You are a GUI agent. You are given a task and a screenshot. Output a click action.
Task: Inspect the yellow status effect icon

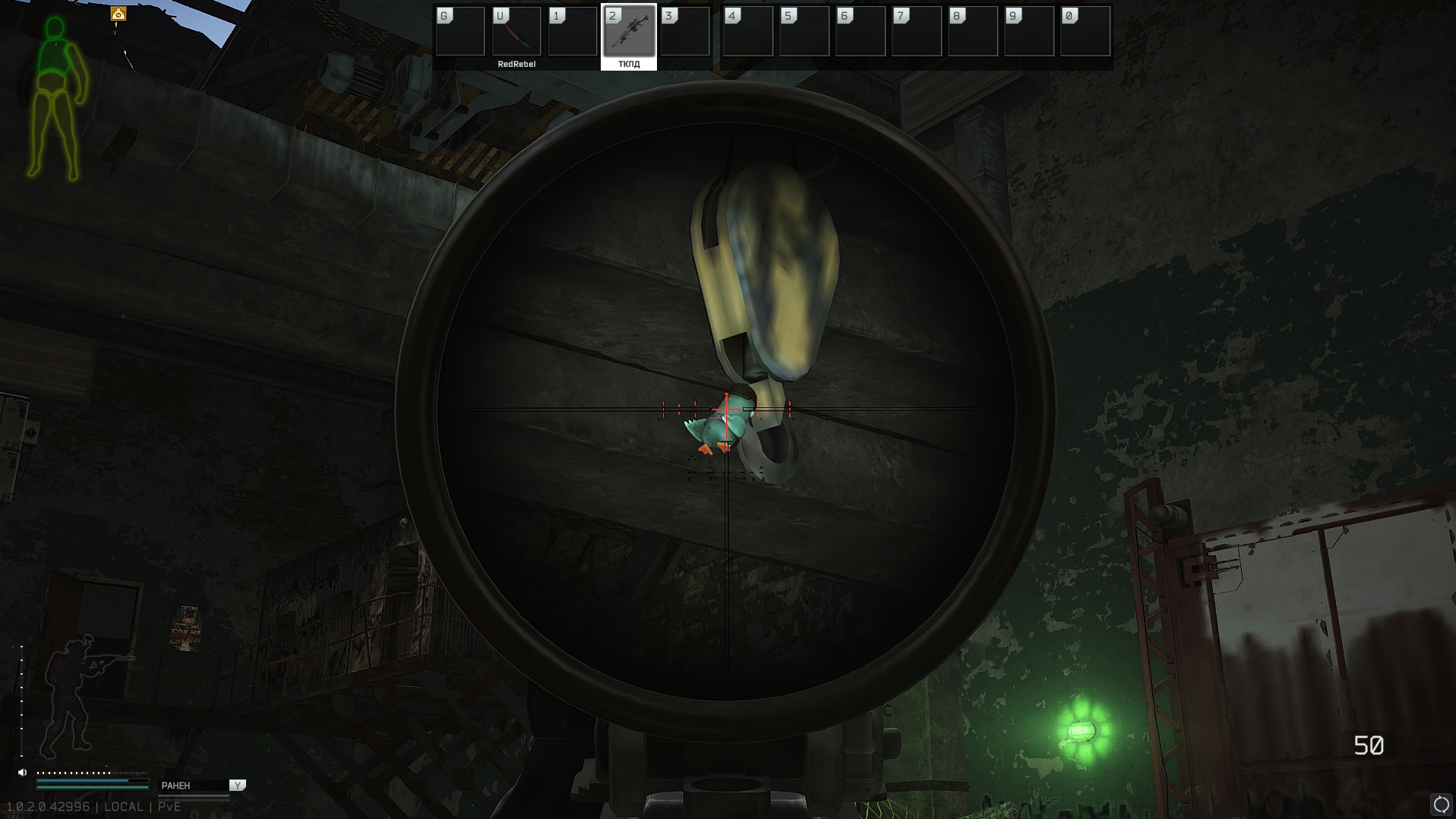118,14
